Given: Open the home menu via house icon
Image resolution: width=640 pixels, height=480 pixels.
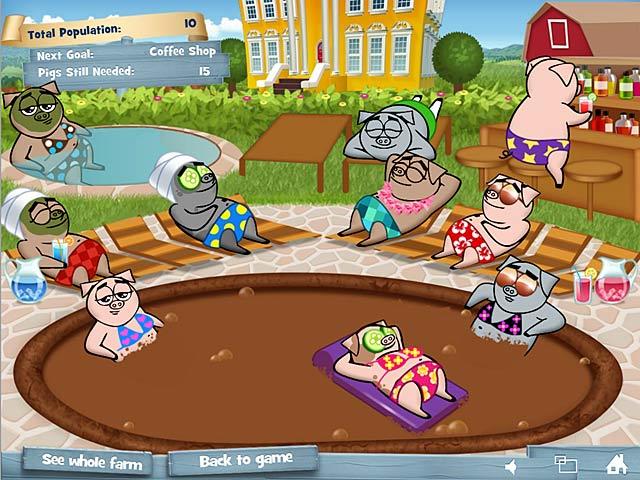Looking at the screenshot, I should coord(616,464).
